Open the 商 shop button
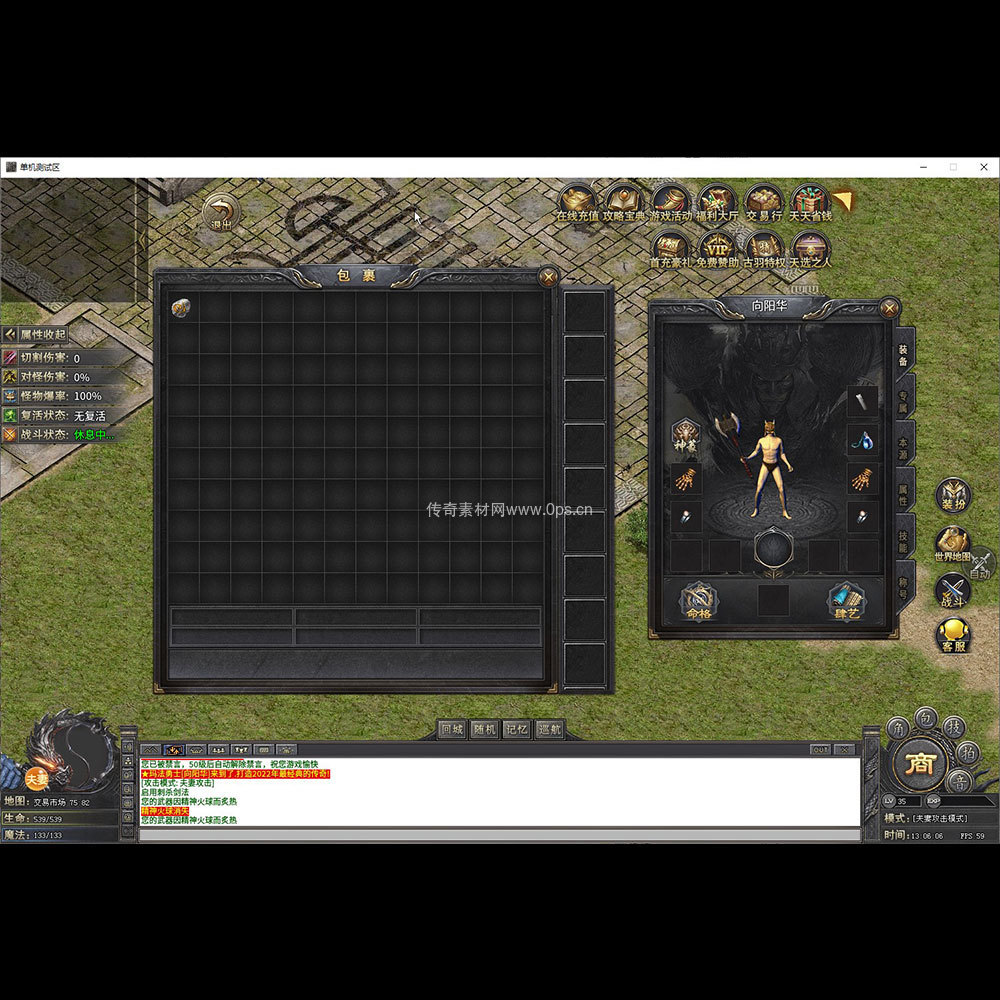 coord(918,764)
